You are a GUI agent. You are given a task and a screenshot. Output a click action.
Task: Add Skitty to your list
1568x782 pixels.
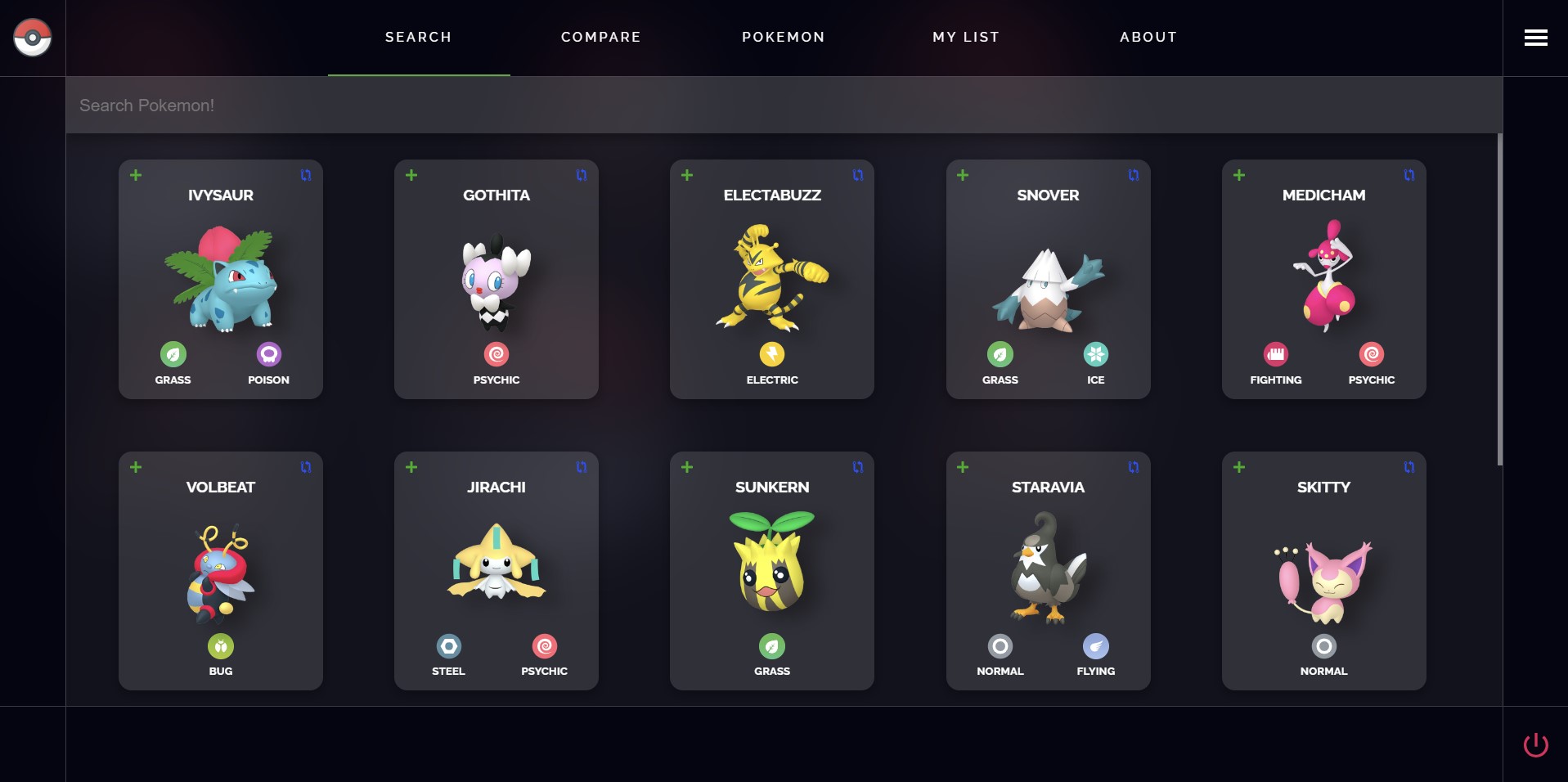[1239, 466]
